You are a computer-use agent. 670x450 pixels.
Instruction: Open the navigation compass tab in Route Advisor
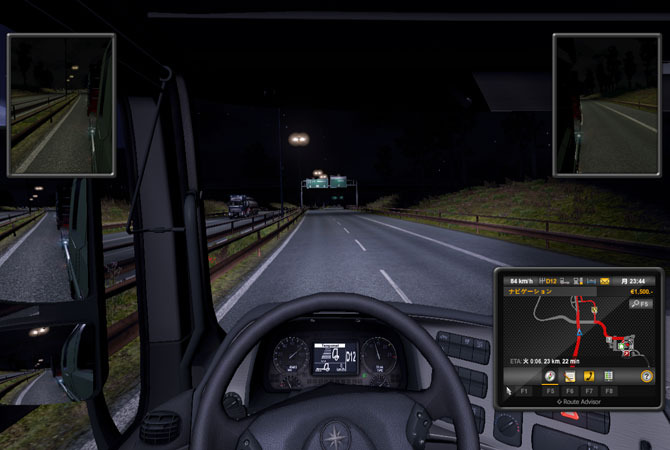point(550,376)
